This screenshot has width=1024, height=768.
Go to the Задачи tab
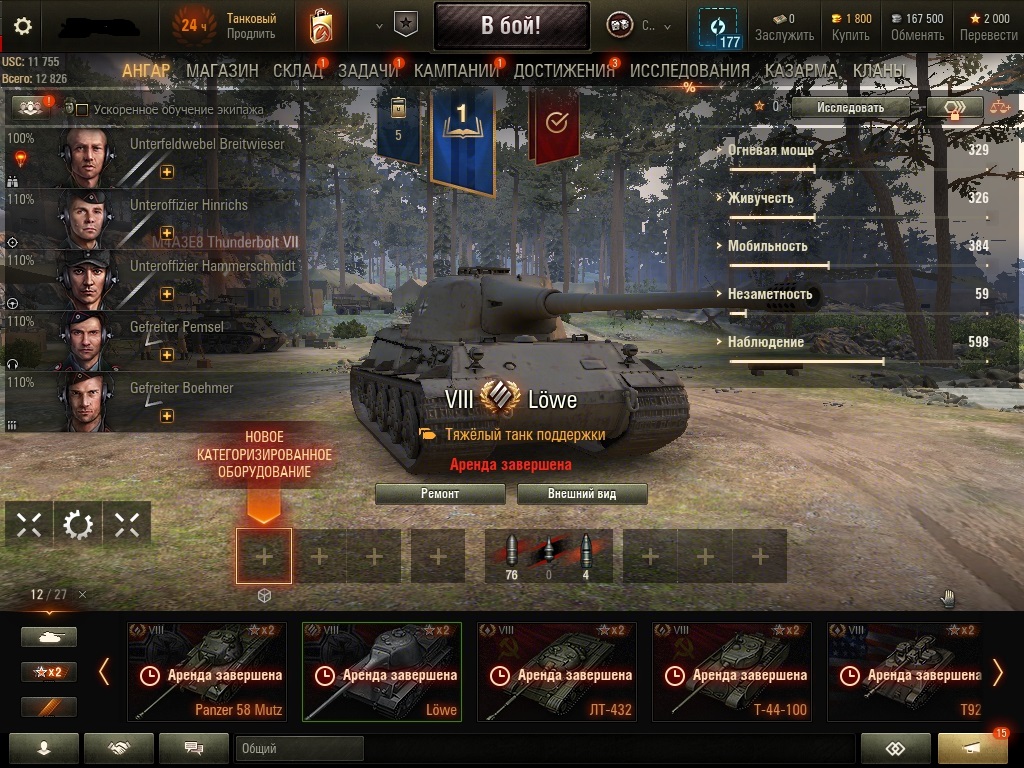point(367,71)
